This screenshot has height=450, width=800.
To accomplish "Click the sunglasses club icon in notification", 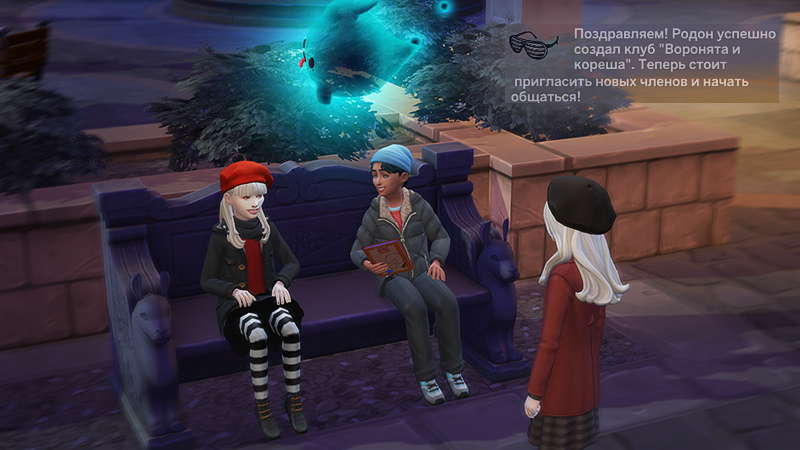I will tap(533, 44).
